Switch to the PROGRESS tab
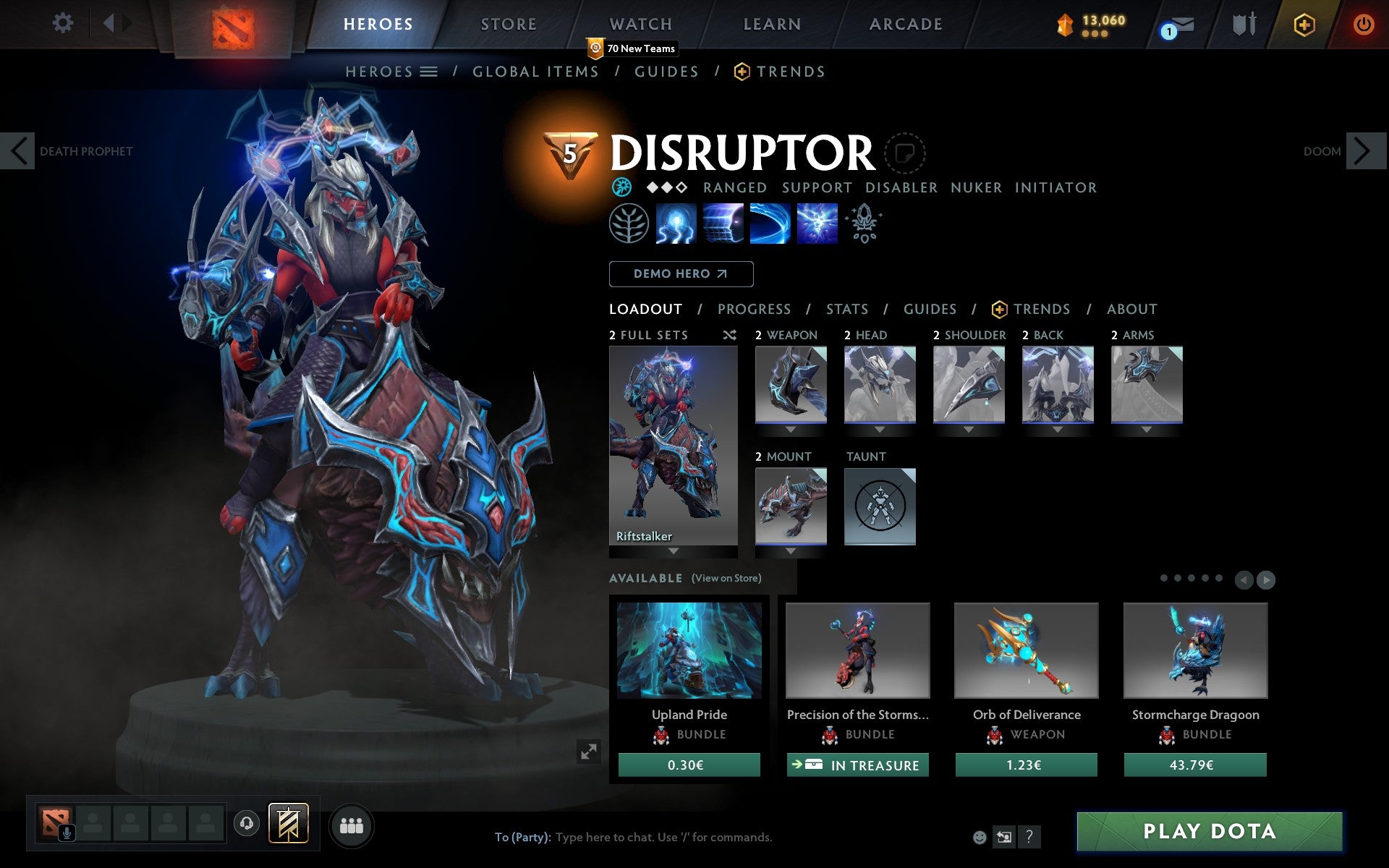The image size is (1389, 868). coord(754,309)
